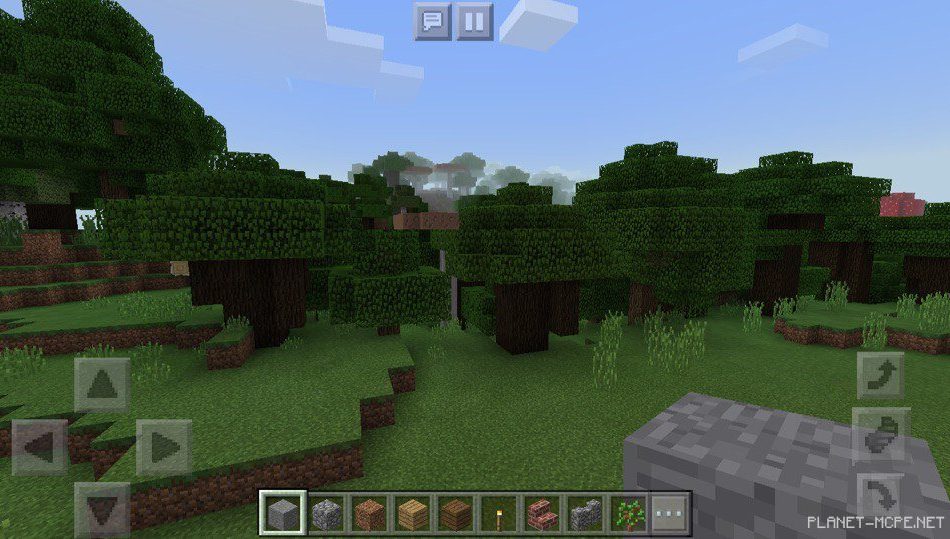
Task: Tap the move forward arrow
Action: pyautogui.click(x=102, y=385)
